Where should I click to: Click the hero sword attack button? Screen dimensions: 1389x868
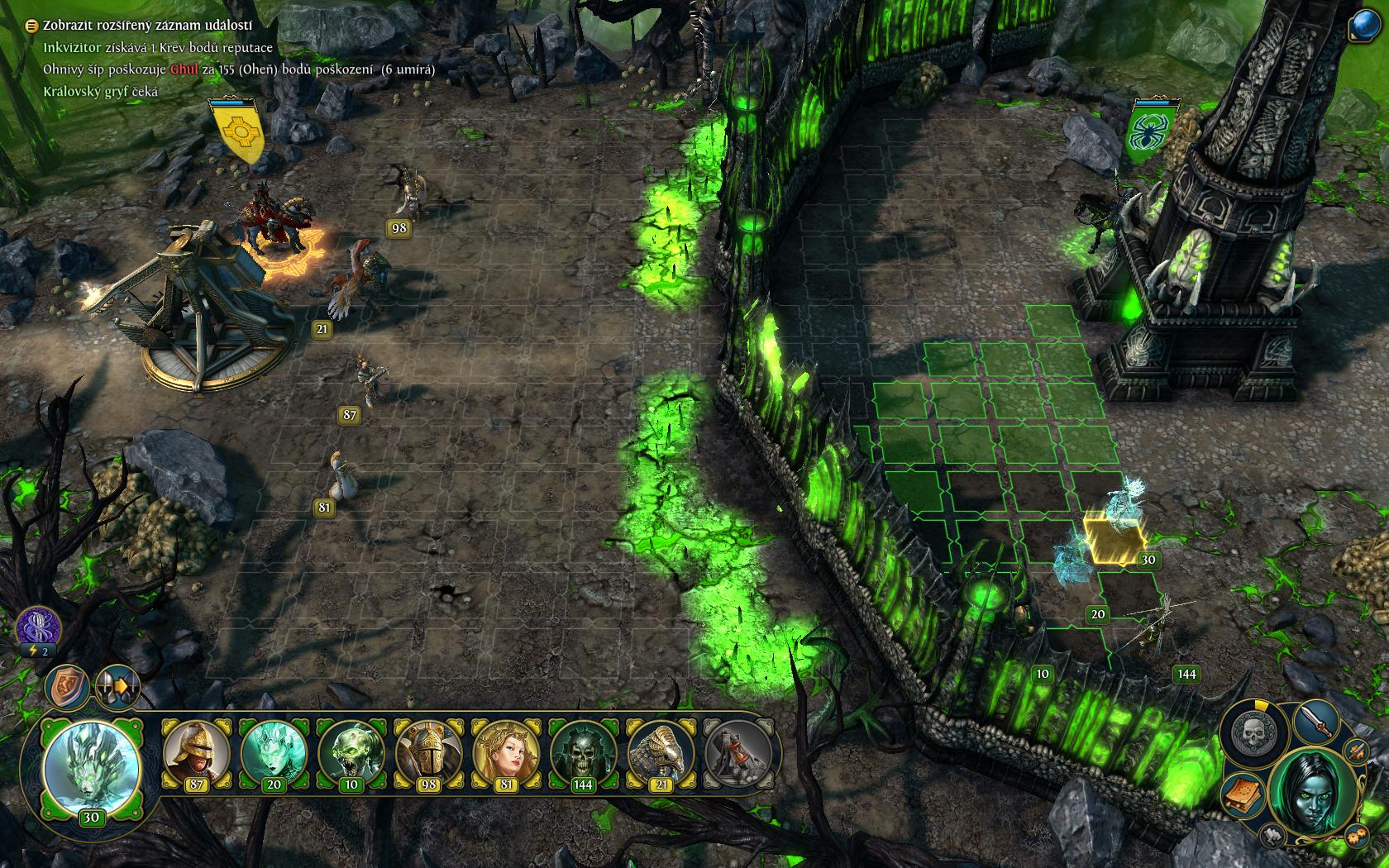(x=1315, y=722)
